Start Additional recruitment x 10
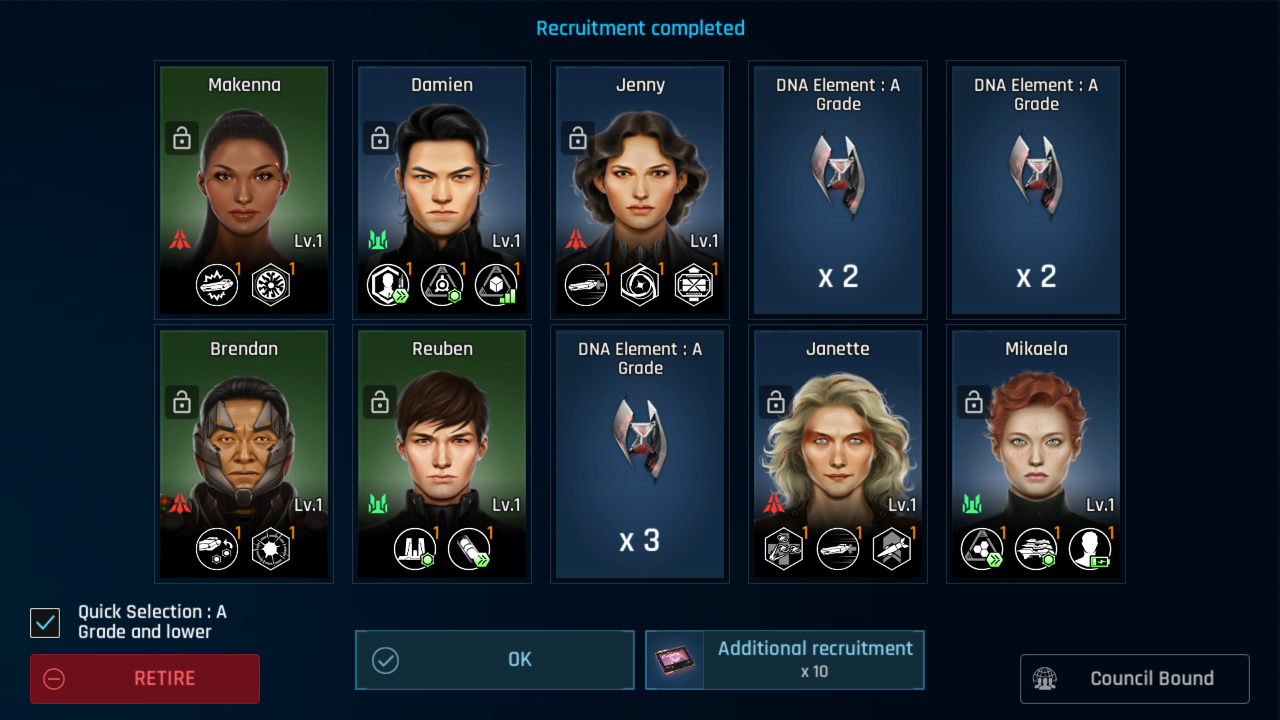 click(785, 660)
